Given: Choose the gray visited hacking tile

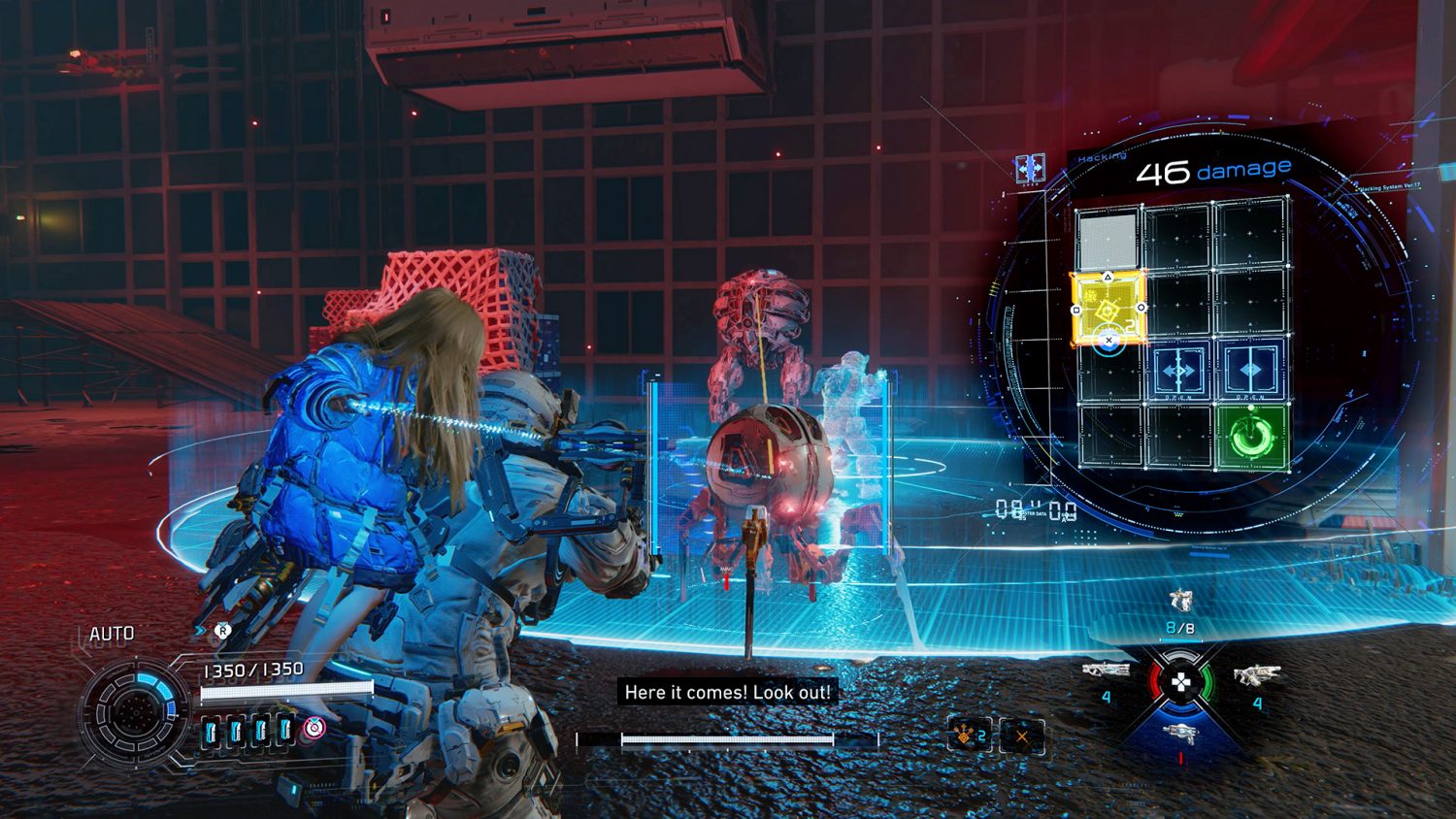Looking at the screenshot, I should [x=1108, y=239].
